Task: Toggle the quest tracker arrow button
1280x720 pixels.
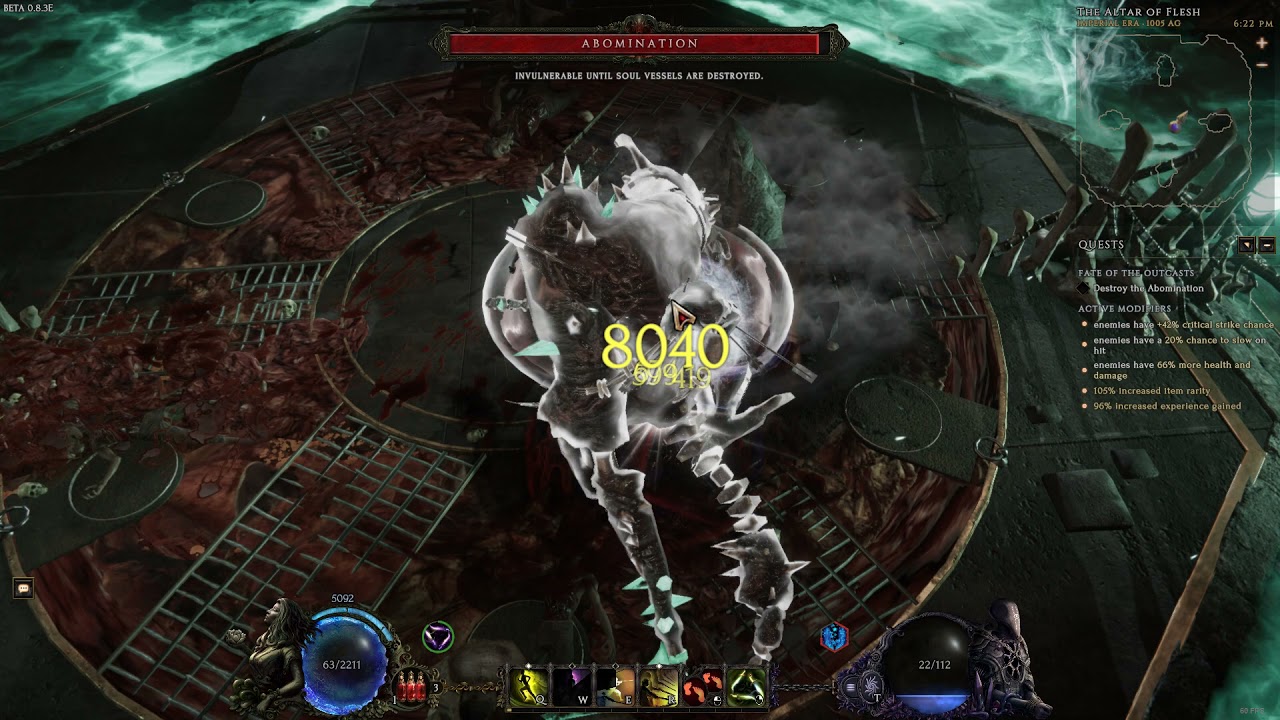Action: point(1247,245)
